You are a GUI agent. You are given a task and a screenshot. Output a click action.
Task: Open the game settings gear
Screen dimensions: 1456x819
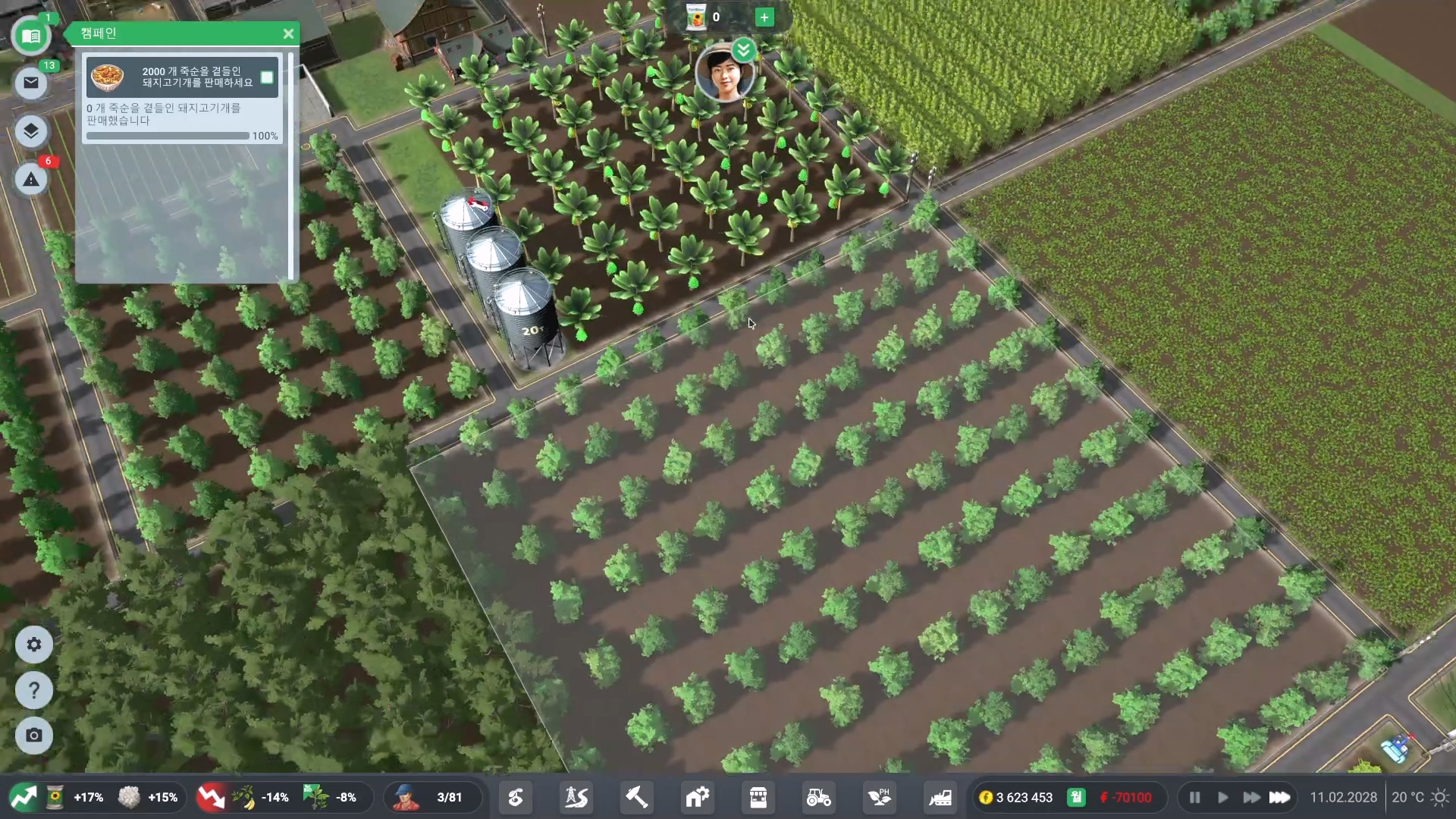34,645
